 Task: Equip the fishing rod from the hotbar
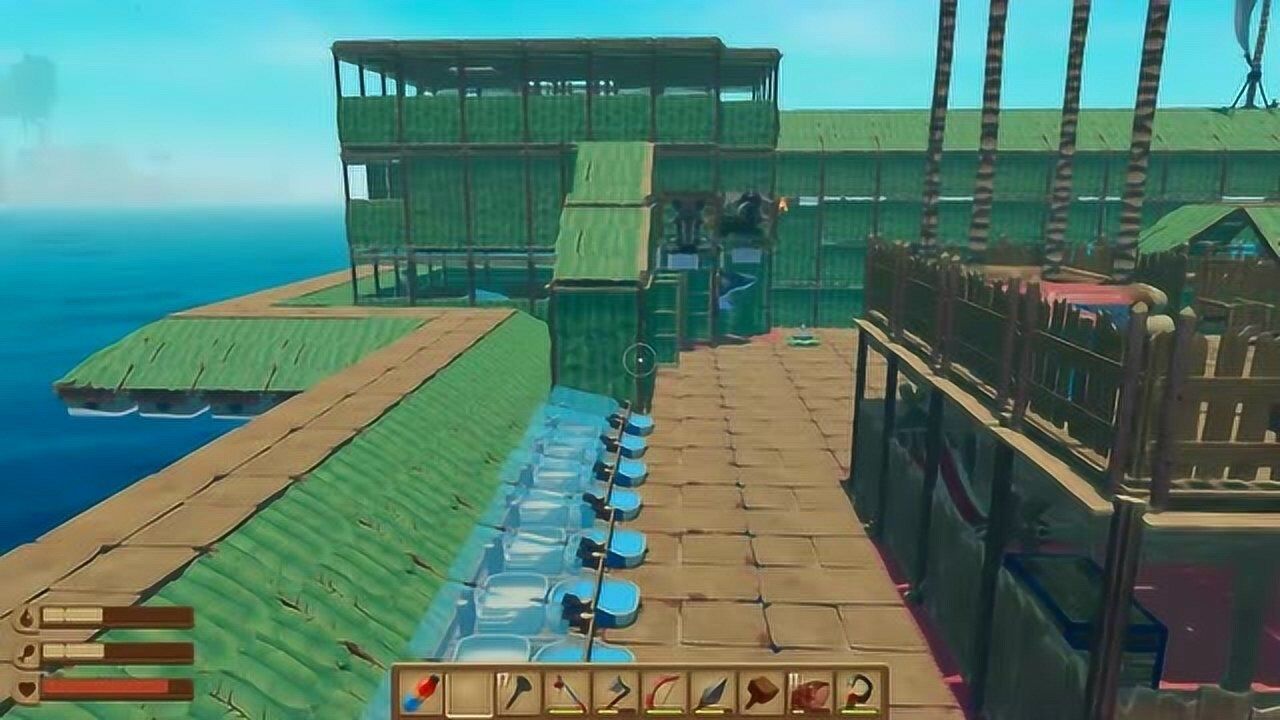click(x=567, y=692)
